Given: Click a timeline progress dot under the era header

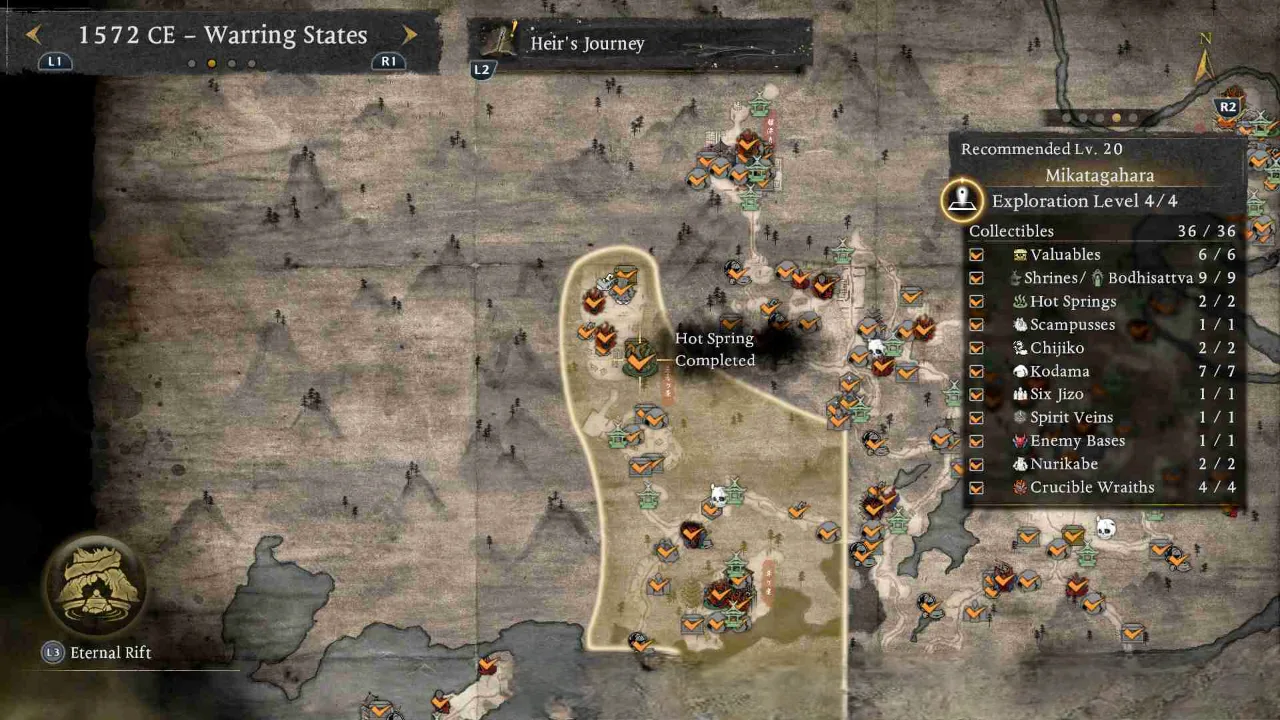Looking at the screenshot, I should click(x=211, y=62).
